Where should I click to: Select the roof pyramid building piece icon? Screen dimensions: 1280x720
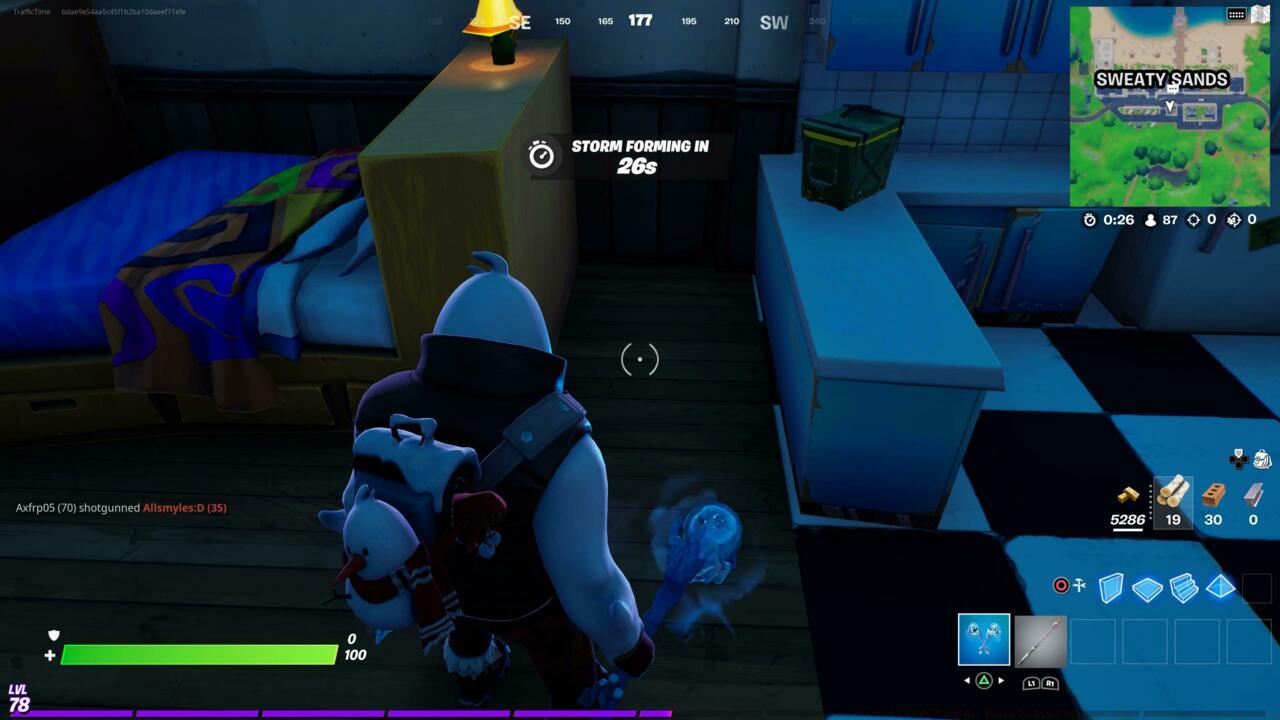pos(1221,589)
